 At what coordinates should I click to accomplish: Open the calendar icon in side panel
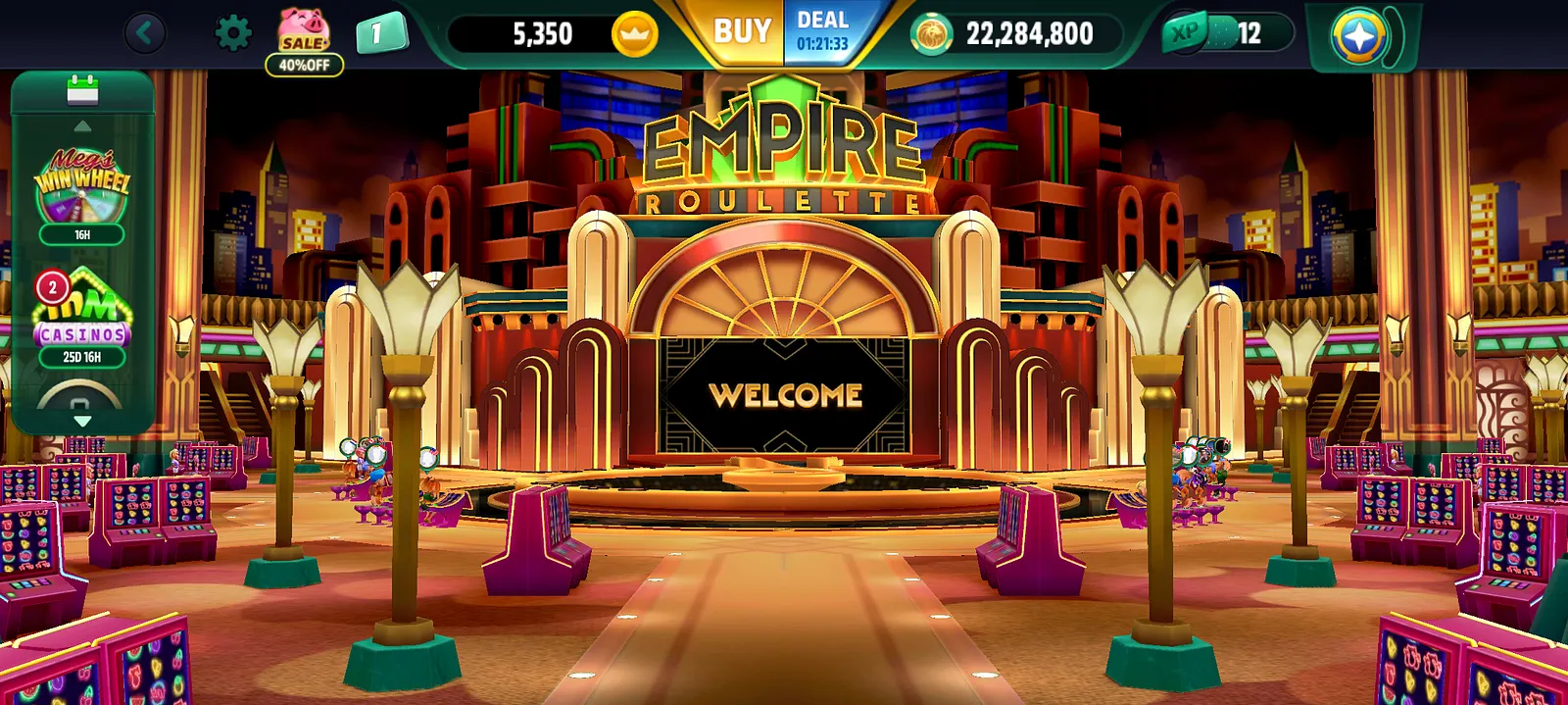pyautogui.click(x=82, y=90)
